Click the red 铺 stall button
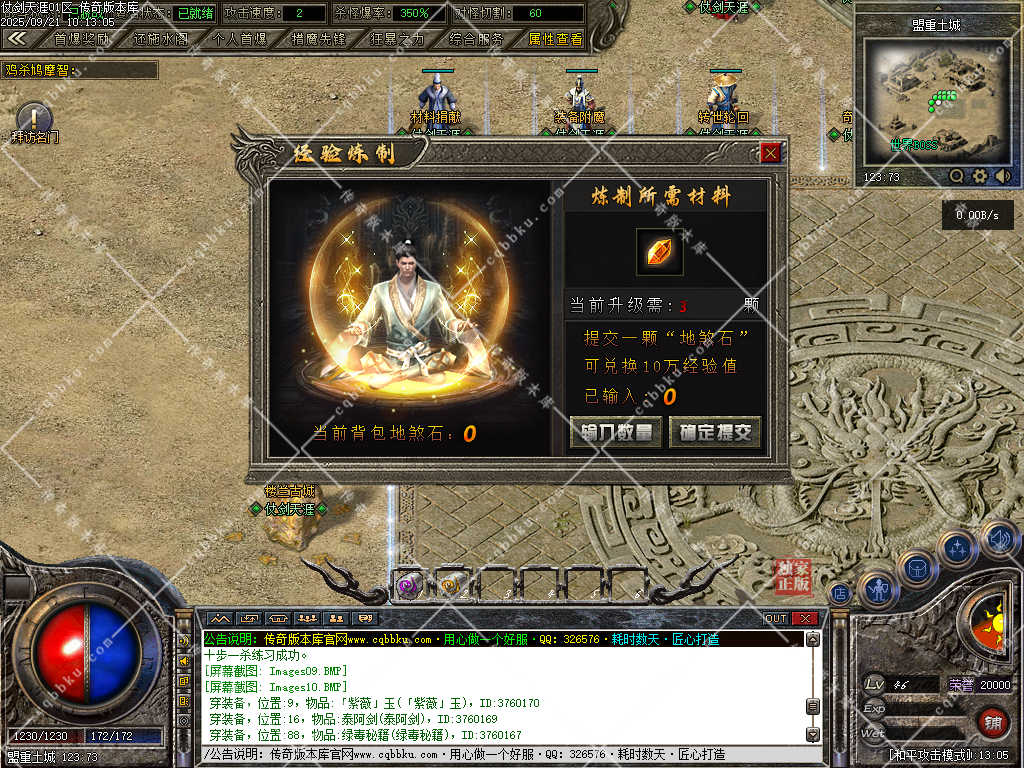Screen dimensions: 1024x768 pyautogui.click(x=992, y=722)
